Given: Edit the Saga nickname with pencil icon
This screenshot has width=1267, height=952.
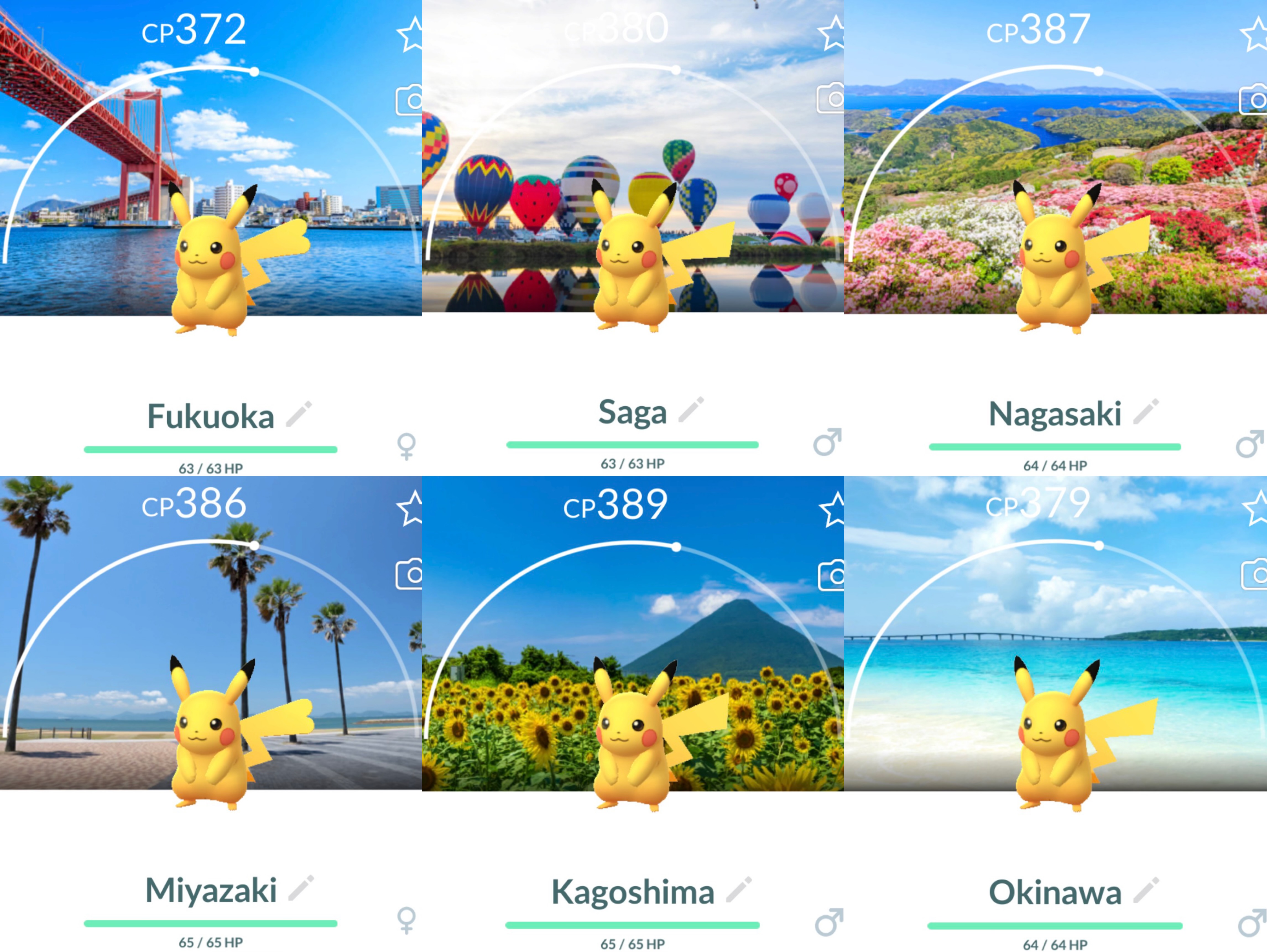Looking at the screenshot, I should [x=691, y=410].
